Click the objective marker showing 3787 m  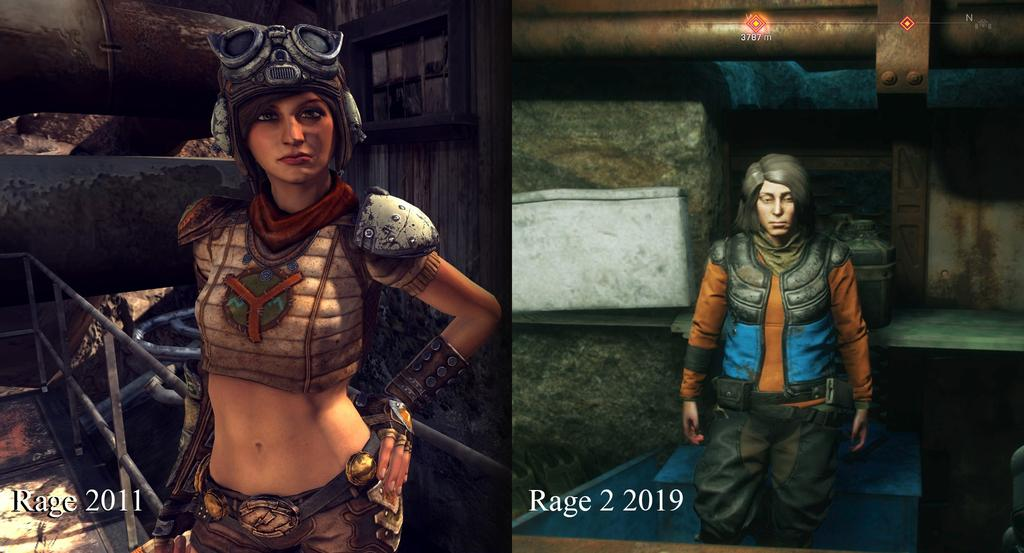(x=756, y=22)
